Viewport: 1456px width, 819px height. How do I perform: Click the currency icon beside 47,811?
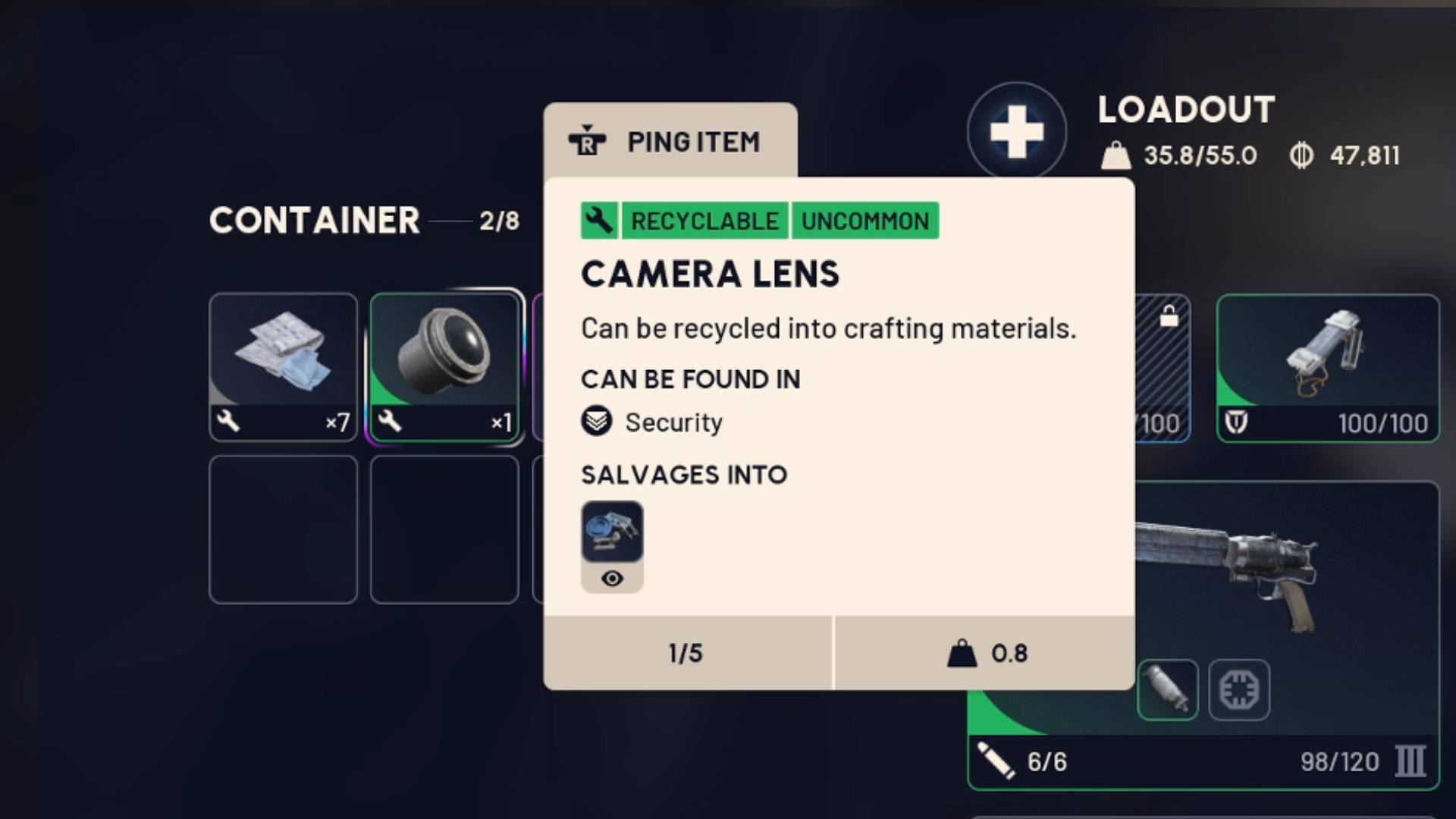[x=1302, y=155]
